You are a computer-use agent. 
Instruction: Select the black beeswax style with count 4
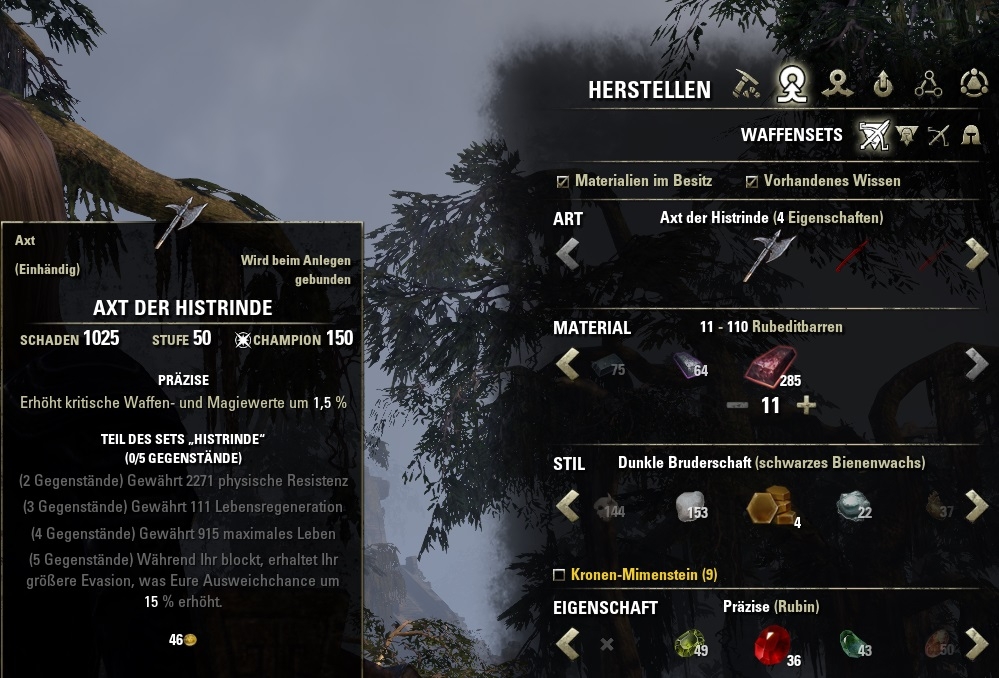pyautogui.click(x=770, y=506)
